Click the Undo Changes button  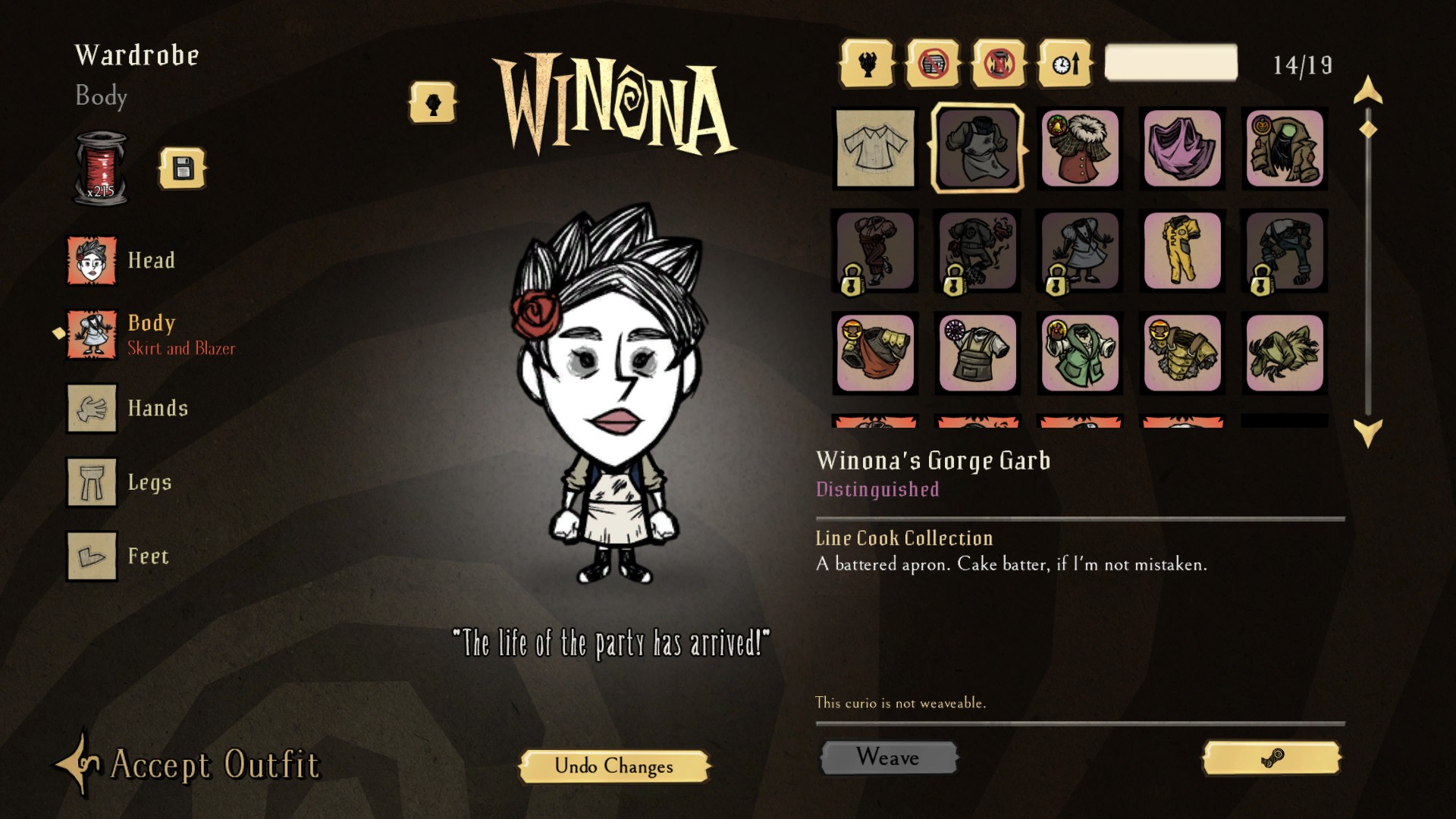(x=613, y=766)
